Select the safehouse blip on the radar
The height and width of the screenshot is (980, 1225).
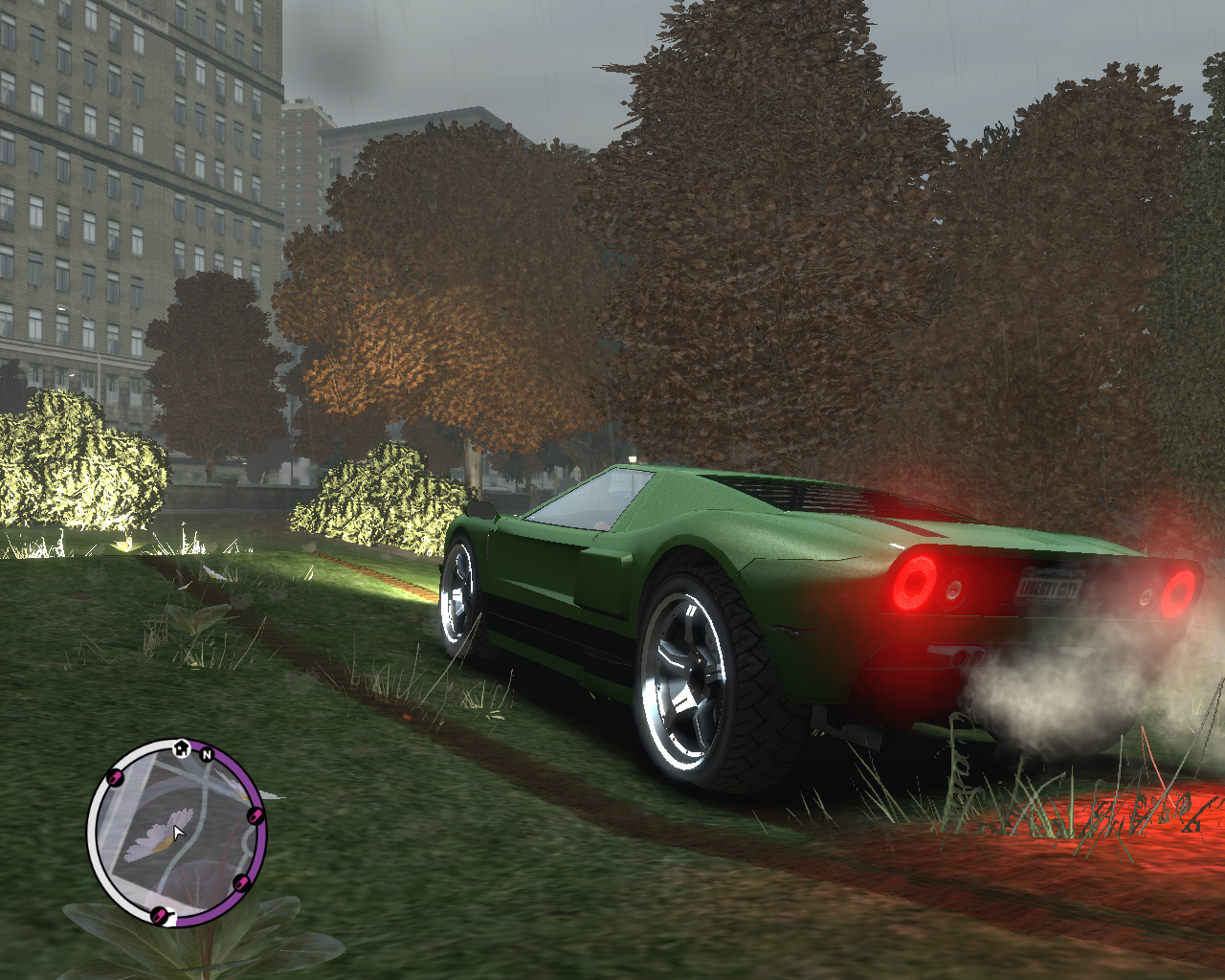(182, 746)
